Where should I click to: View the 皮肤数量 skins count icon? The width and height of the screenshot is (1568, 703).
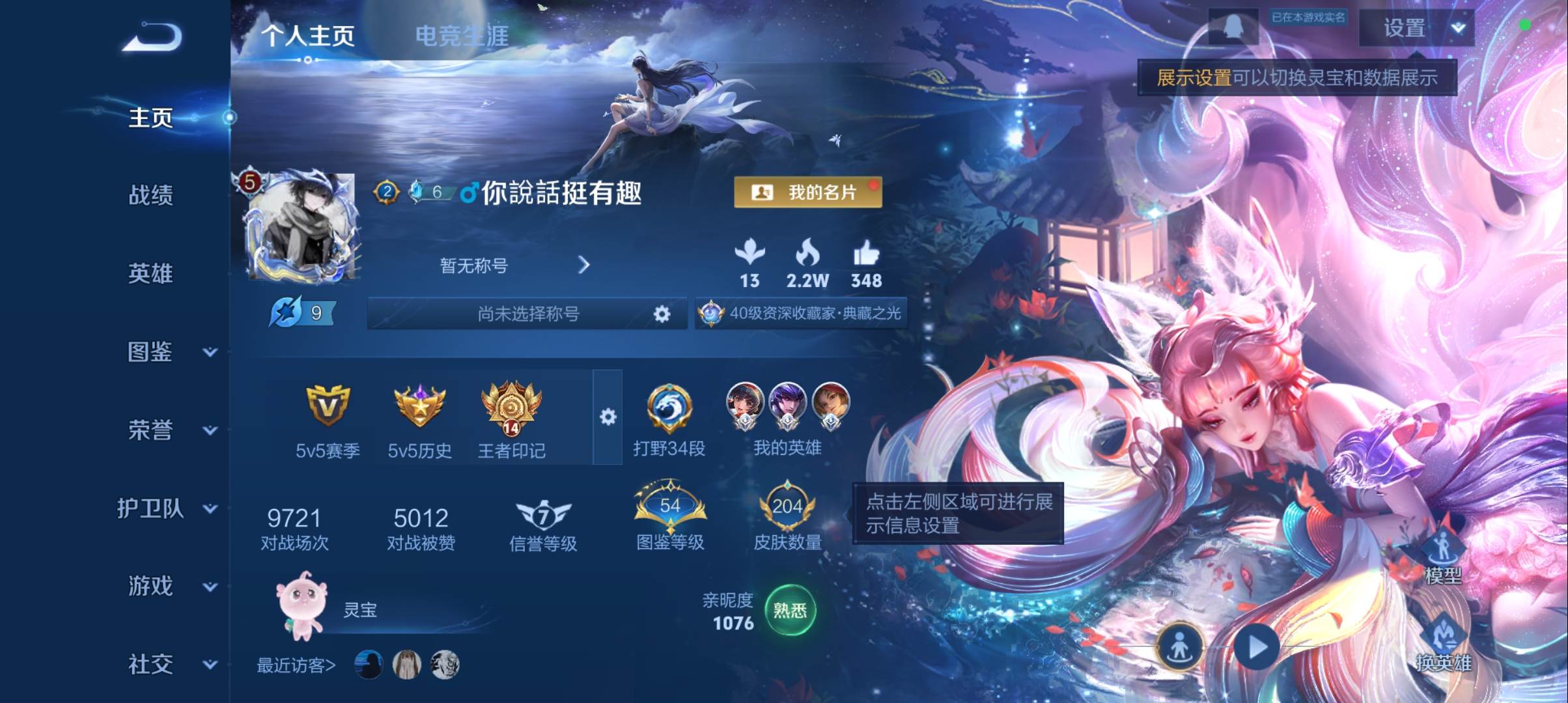click(789, 504)
